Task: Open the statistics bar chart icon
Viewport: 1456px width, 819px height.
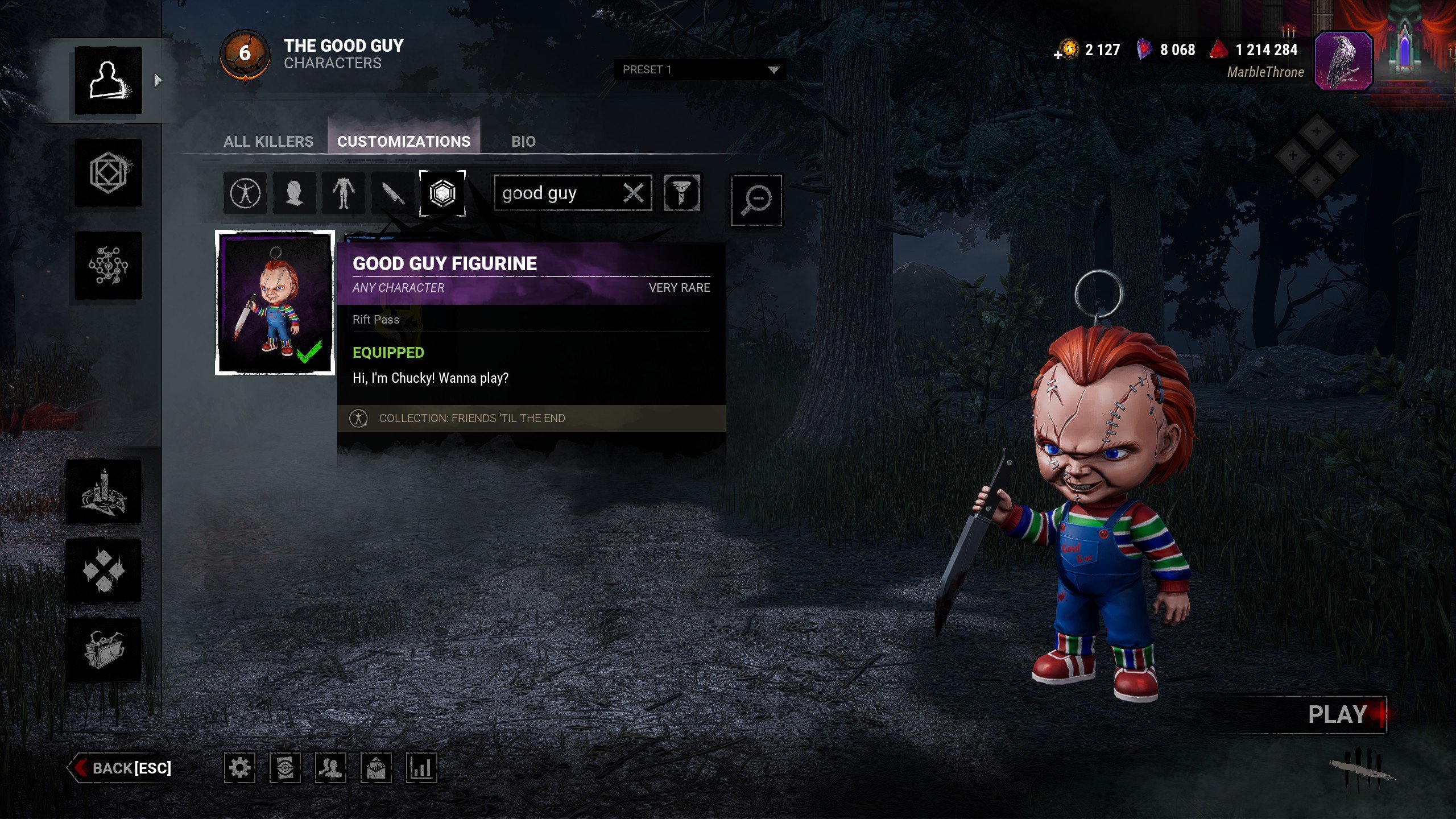Action: point(421,768)
